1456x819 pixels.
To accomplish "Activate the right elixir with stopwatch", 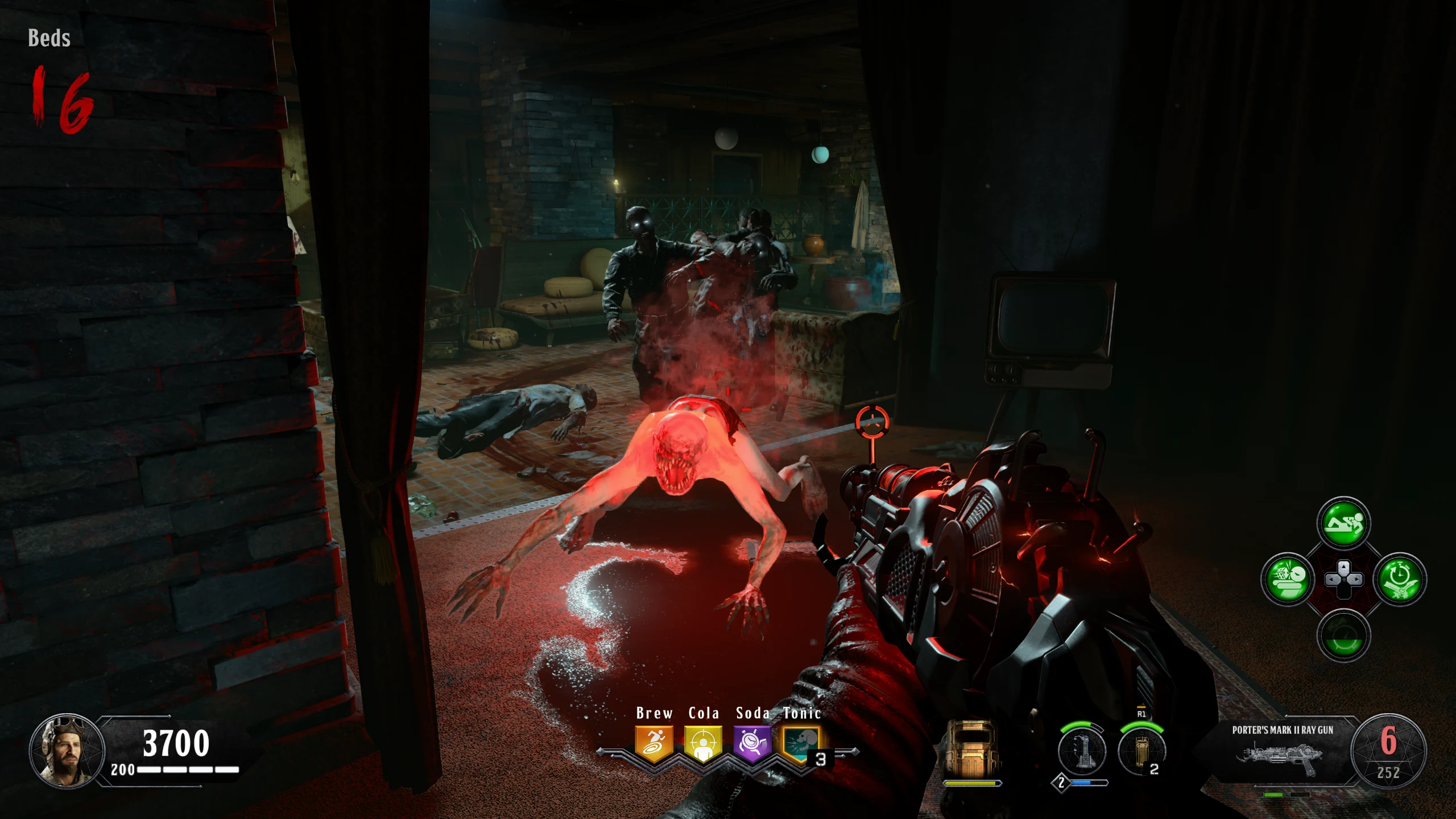I will tap(1400, 580).
